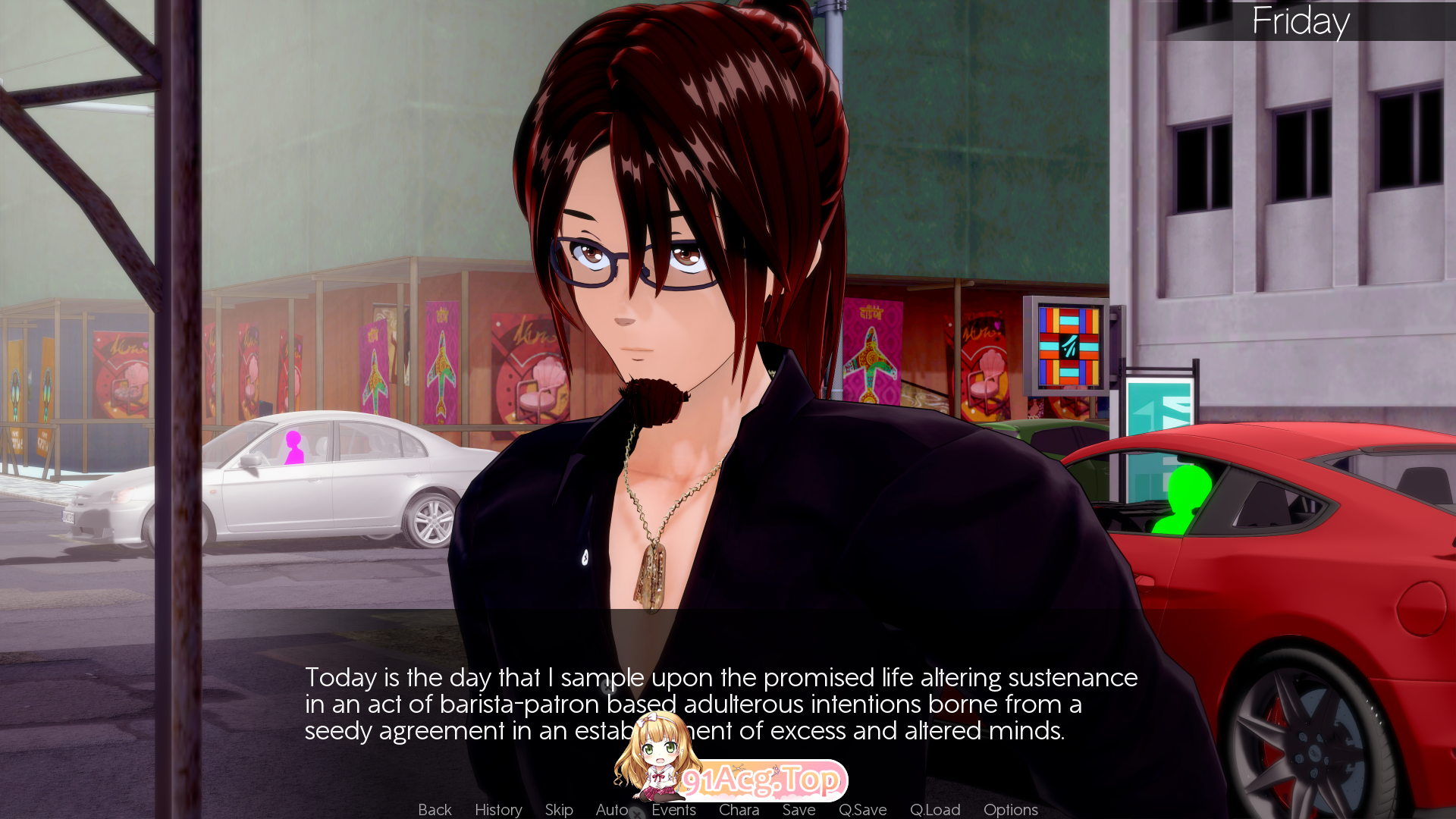This screenshot has height=819, width=1456.
Task: Open the Save game screen
Action: (799, 810)
